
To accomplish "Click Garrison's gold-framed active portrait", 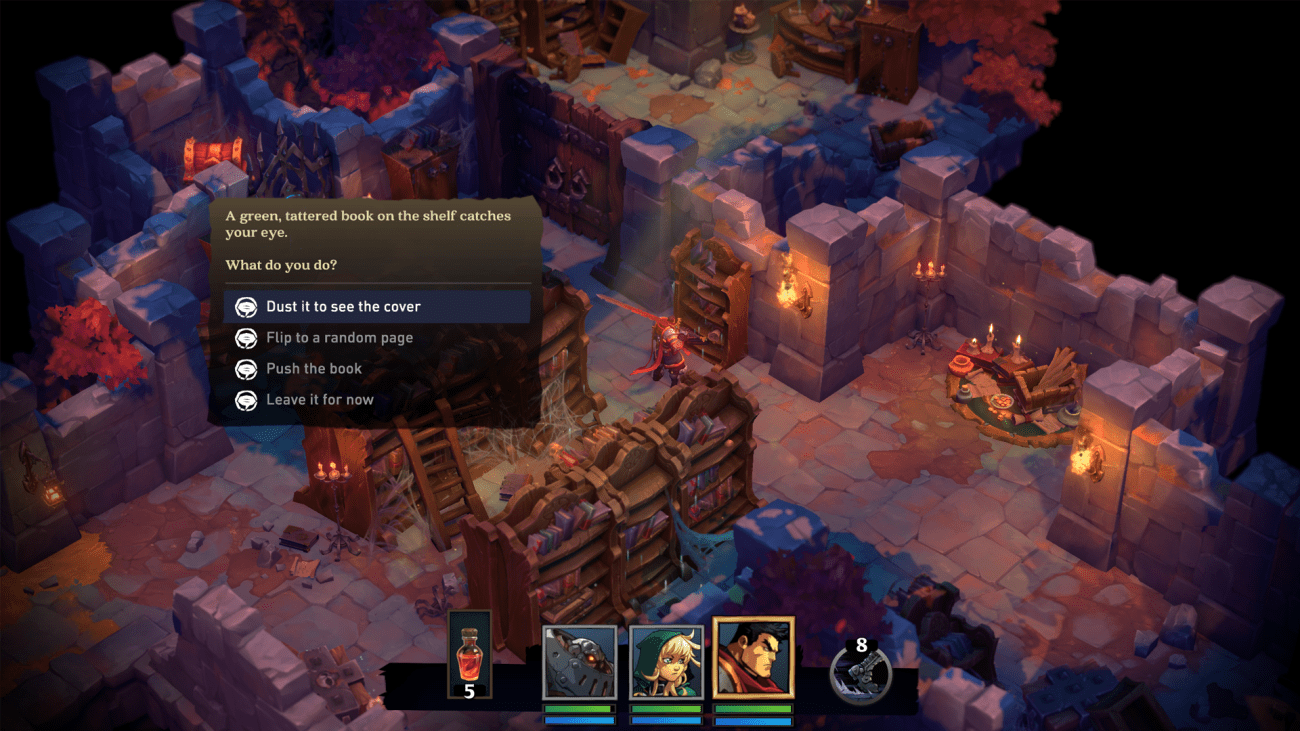I will click(x=753, y=659).
